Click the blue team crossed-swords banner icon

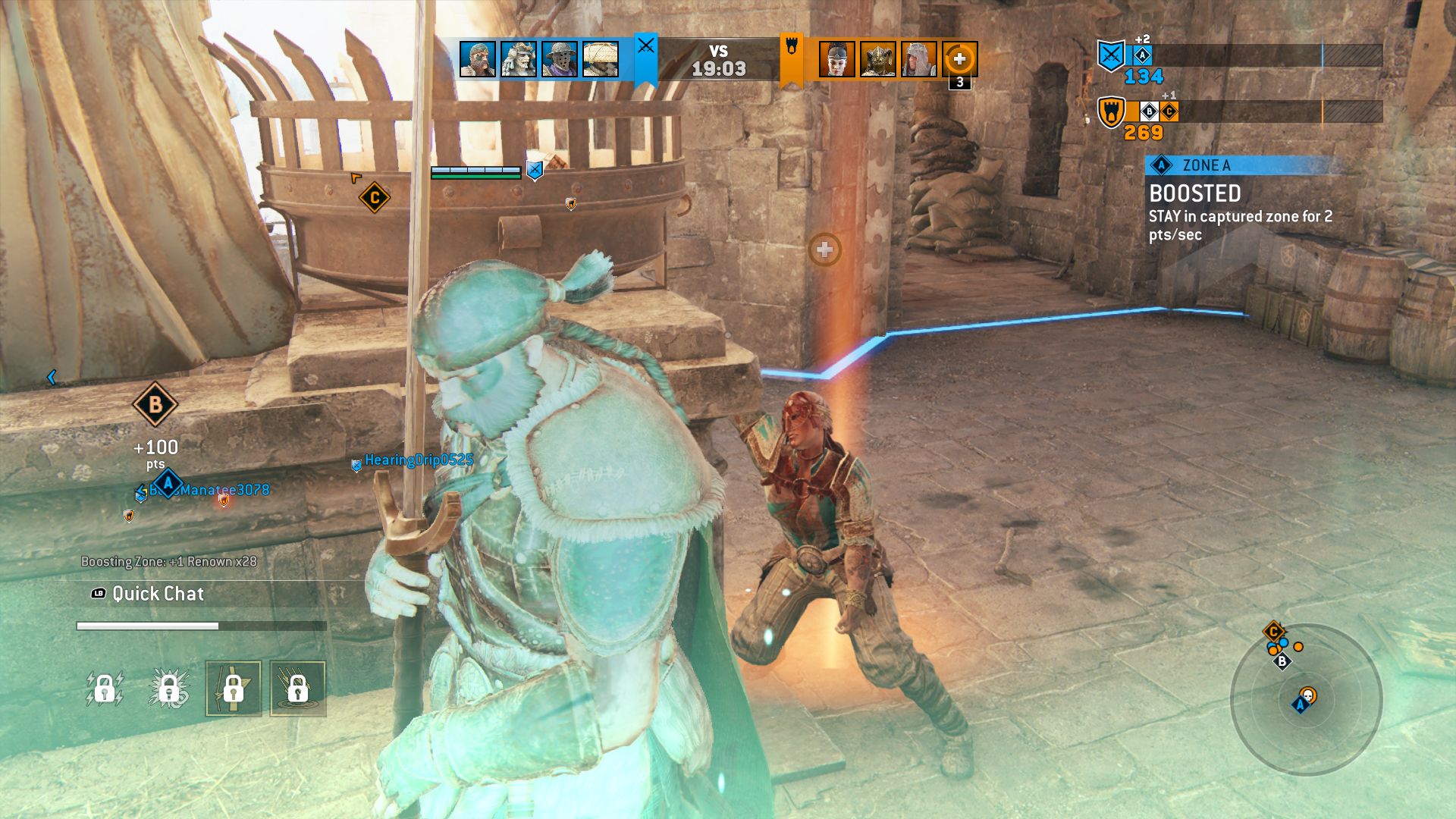(x=645, y=48)
